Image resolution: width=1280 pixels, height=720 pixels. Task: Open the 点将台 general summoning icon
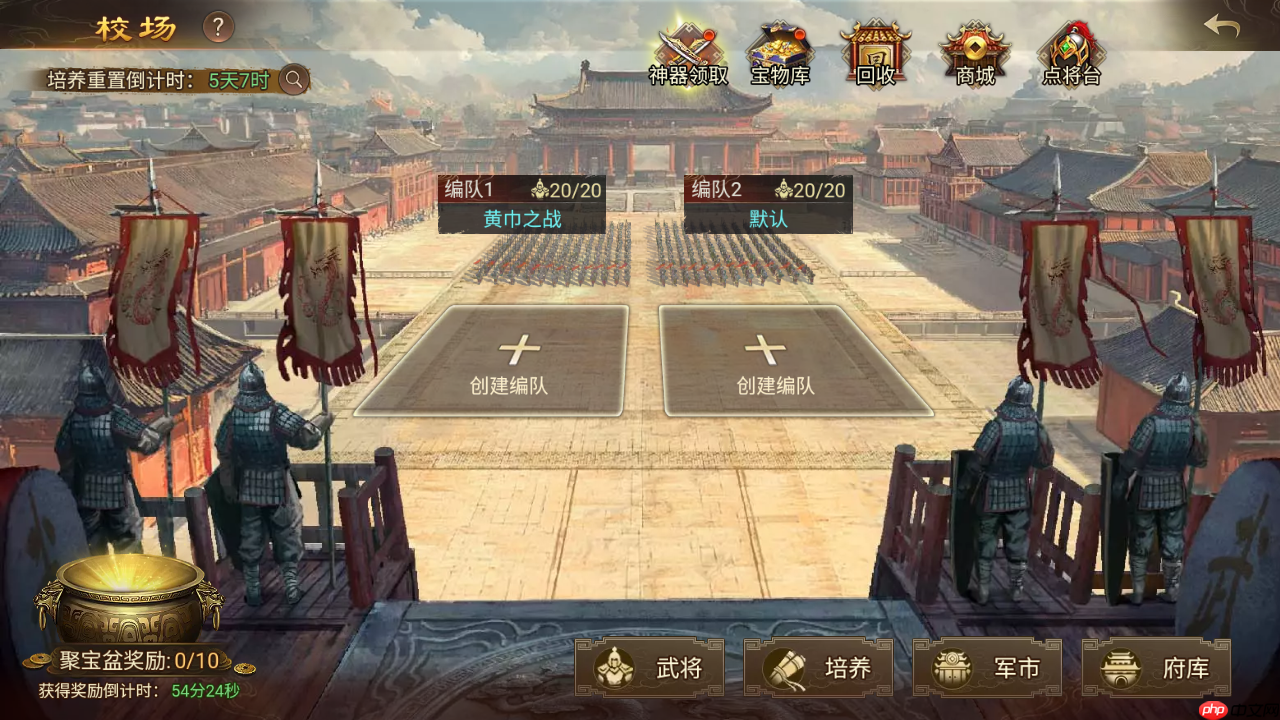click(x=1071, y=55)
